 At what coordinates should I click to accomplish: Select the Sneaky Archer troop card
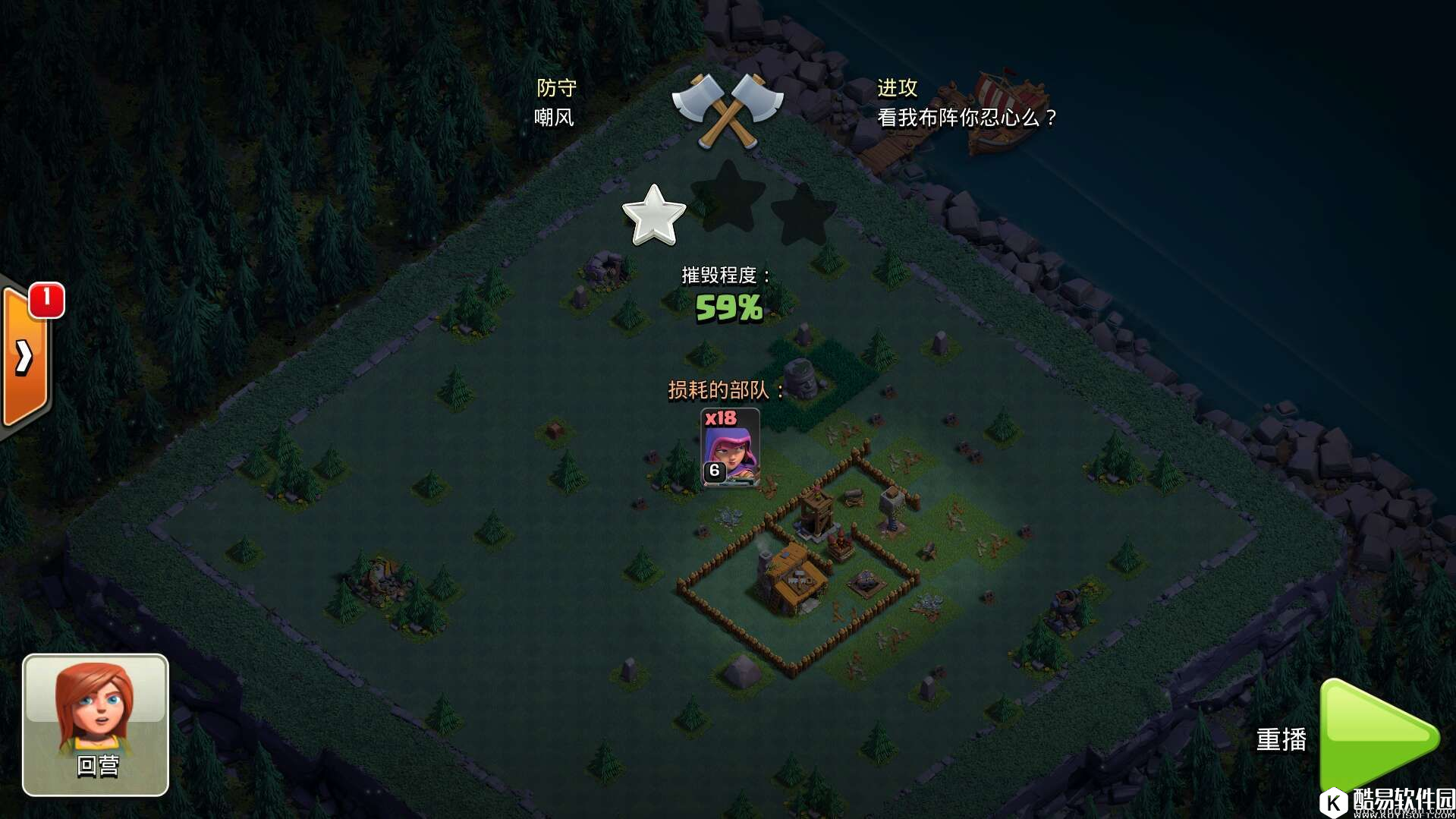coord(729,447)
